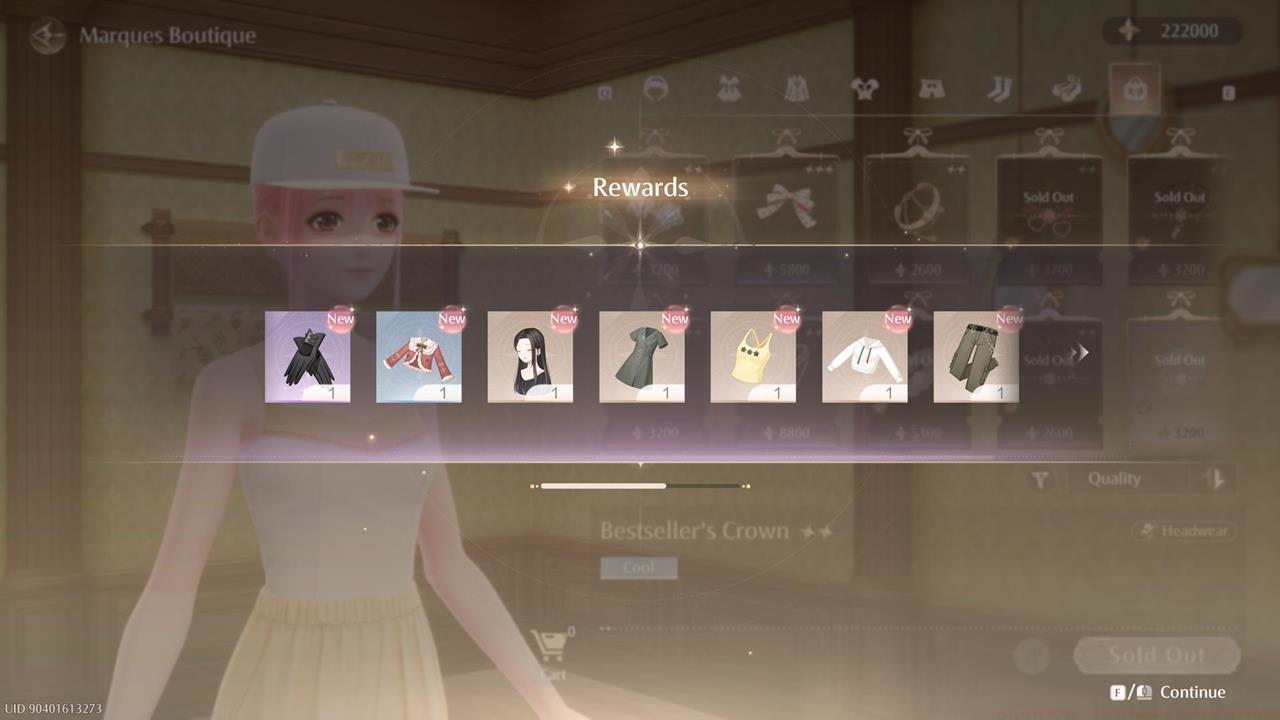The image size is (1280, 720).
Task: Click the Headwear filter label
Action: [1184, 531]
